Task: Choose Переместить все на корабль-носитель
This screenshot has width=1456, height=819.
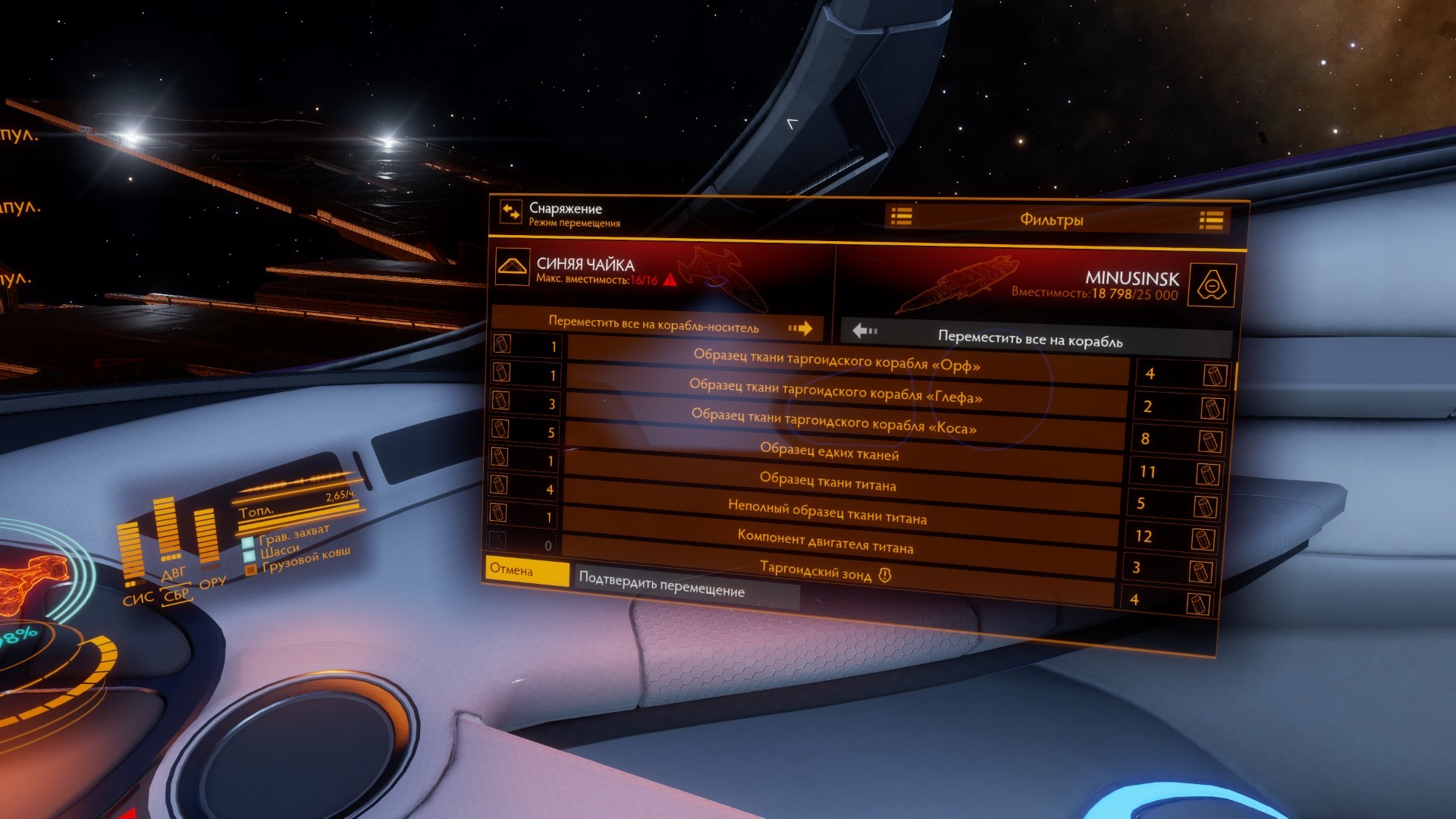Action: click(x=657, y=325)
